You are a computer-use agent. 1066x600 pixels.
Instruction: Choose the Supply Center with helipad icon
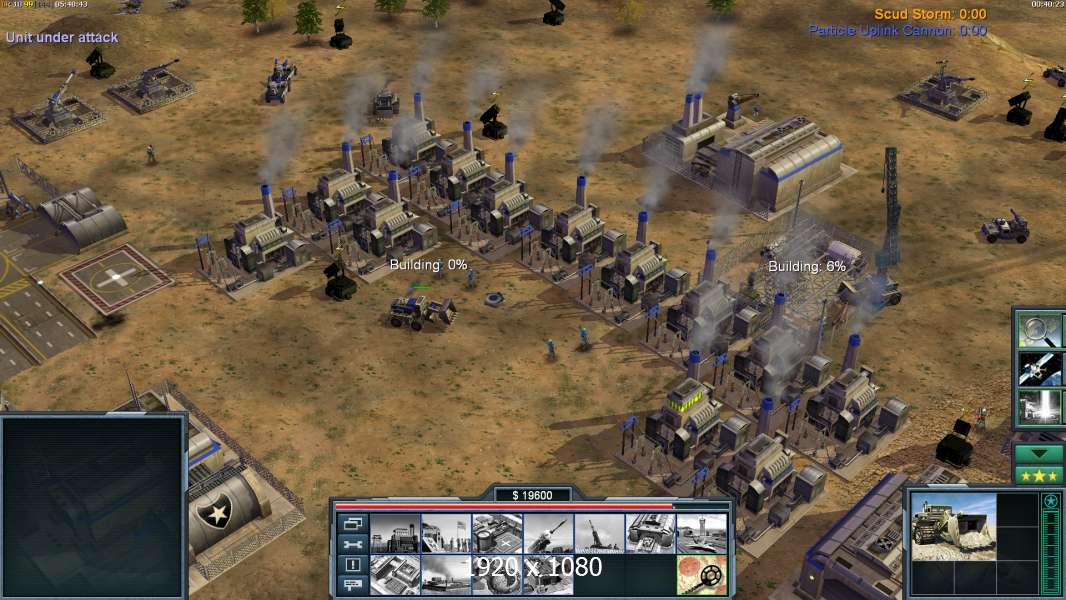coord(496,533)
